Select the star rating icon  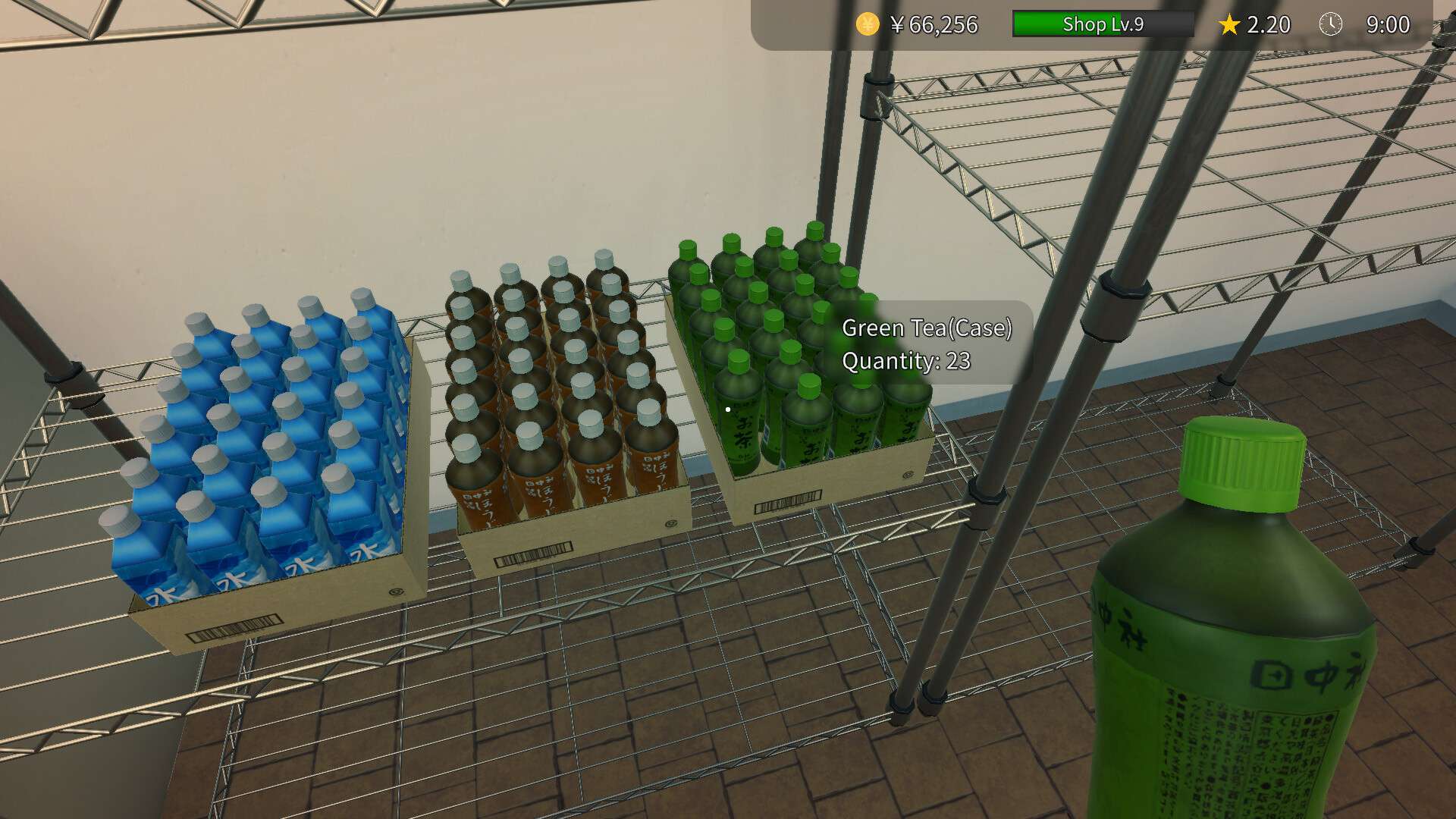tap(1228, 24)
